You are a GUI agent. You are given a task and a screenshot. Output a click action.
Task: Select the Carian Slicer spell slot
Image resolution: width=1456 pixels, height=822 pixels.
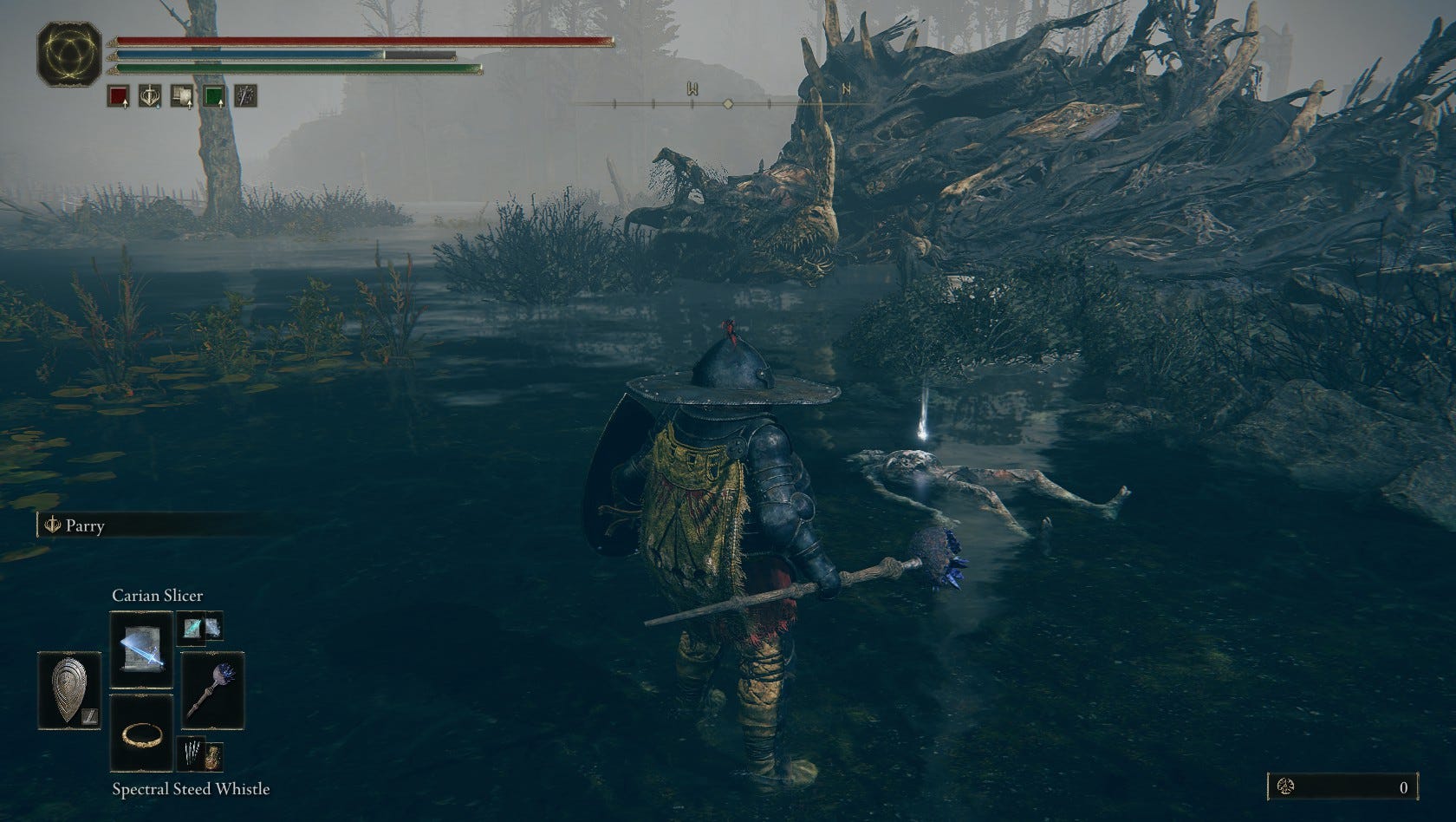pyautogui.click(x=141, y=649)
